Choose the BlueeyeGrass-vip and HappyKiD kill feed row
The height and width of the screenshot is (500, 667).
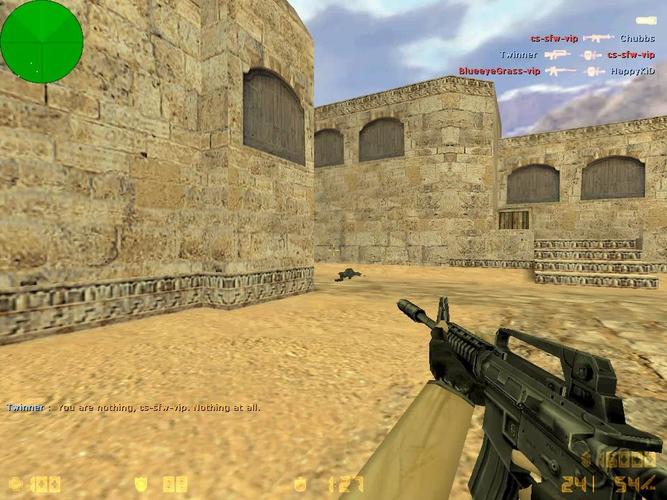(557, 71)
